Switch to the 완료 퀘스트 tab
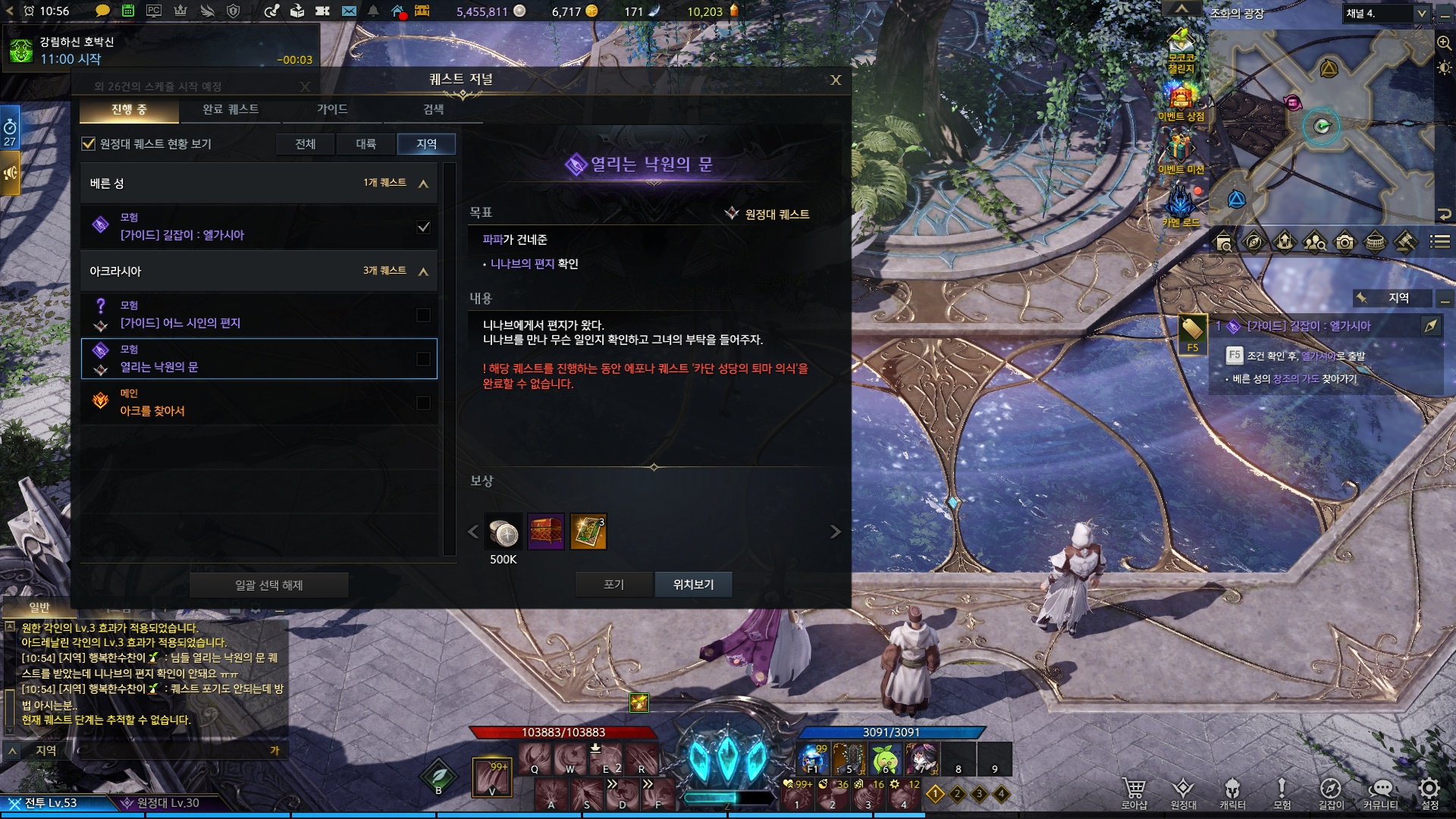This screenshot has width=1456, height=819. pyautogui.click(x=231, y=109)
